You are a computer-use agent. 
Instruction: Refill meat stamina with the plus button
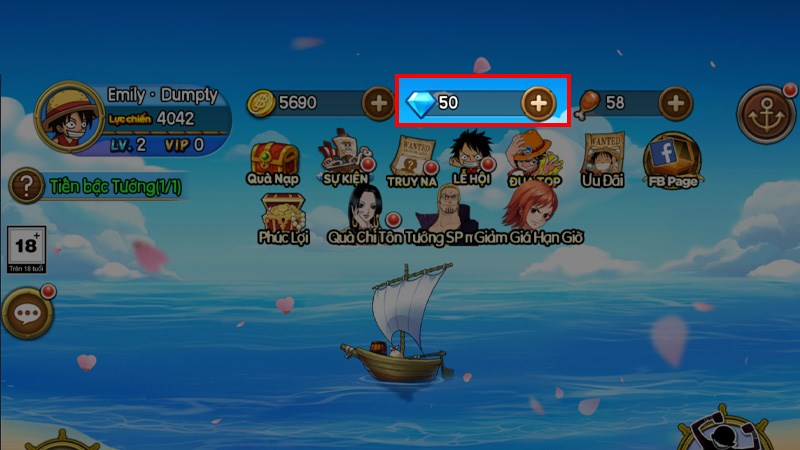676,102
